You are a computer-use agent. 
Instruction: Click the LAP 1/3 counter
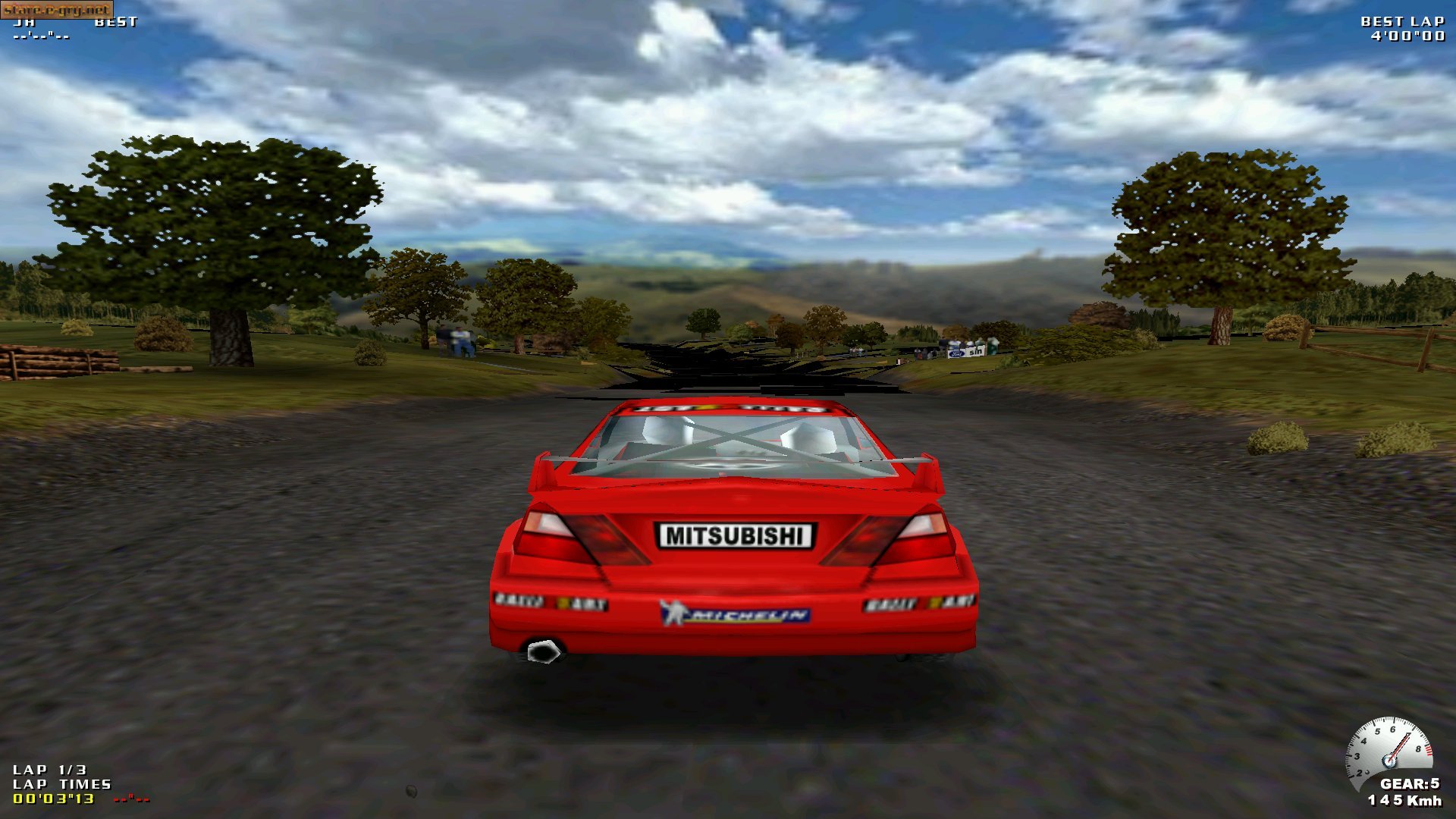tap(48, 769)
